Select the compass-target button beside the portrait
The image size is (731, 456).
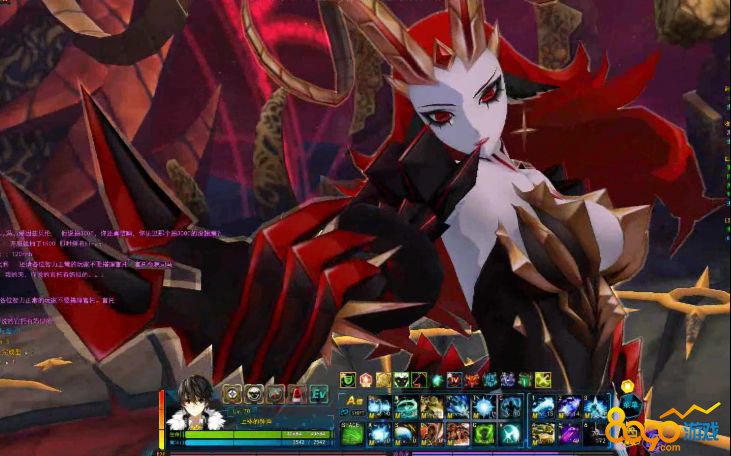click(233, 394)
